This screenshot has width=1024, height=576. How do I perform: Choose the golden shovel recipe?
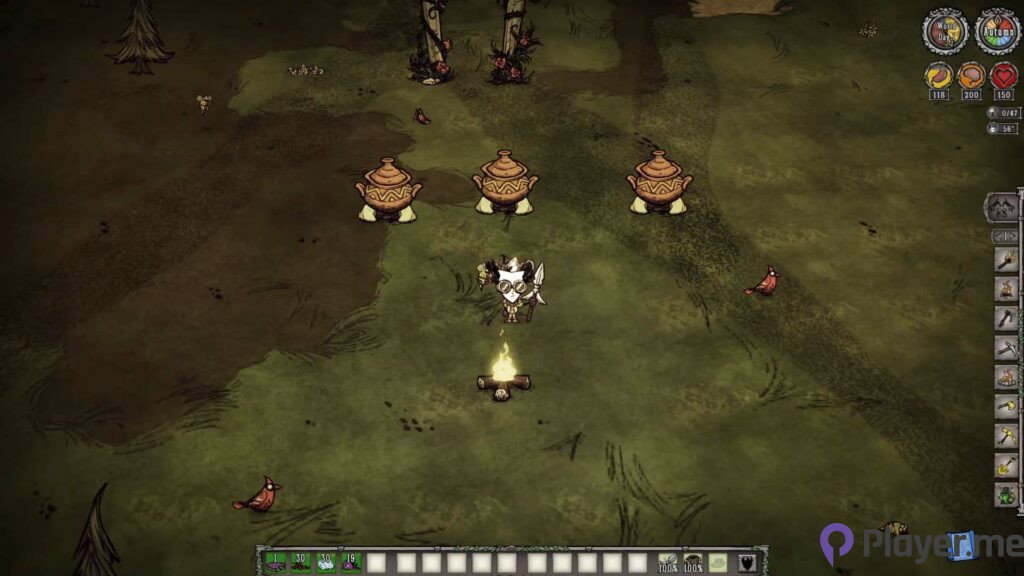[1006, 465]
